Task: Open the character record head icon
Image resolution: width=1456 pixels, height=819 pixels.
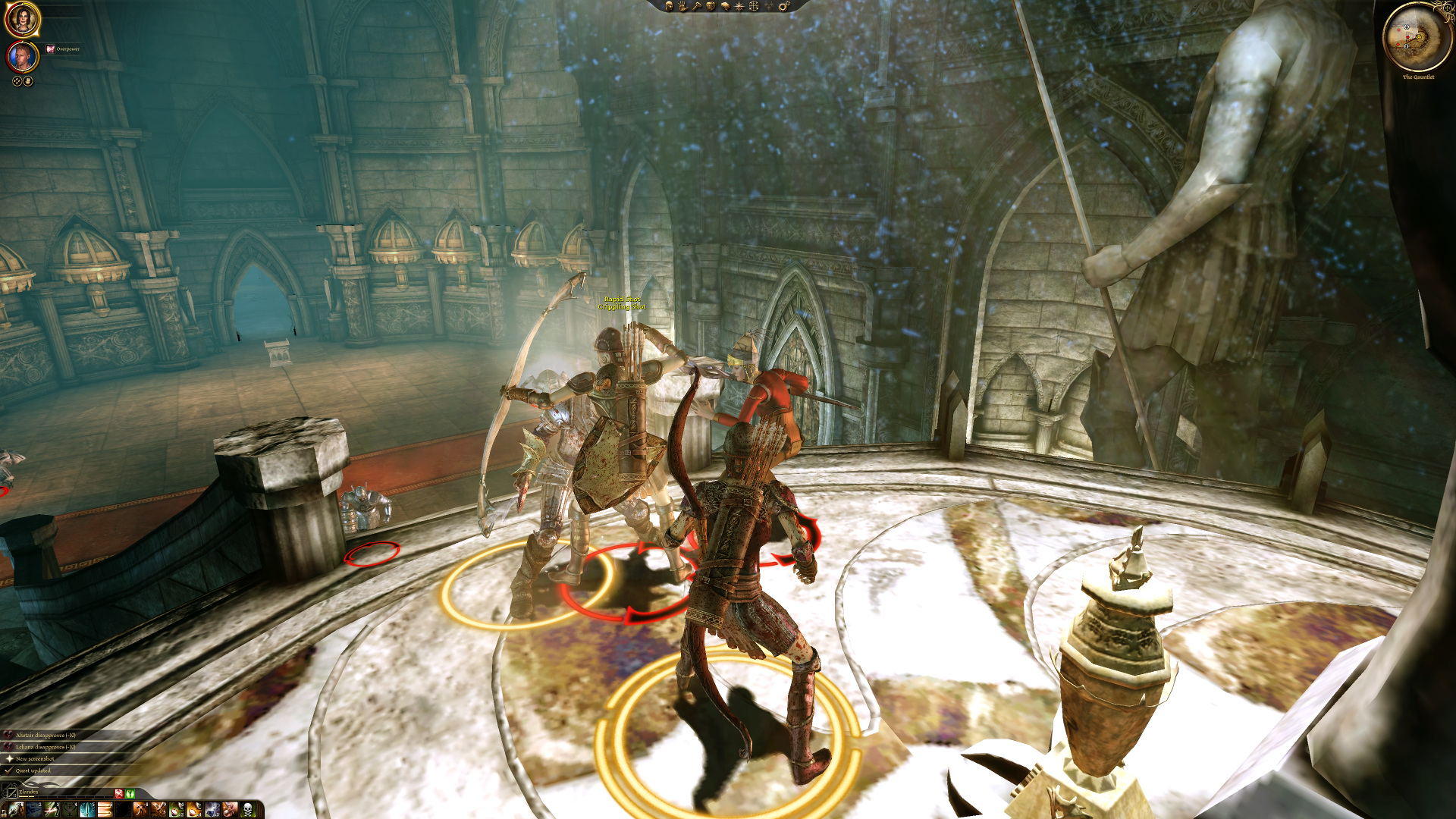Action: coord(669,6)
